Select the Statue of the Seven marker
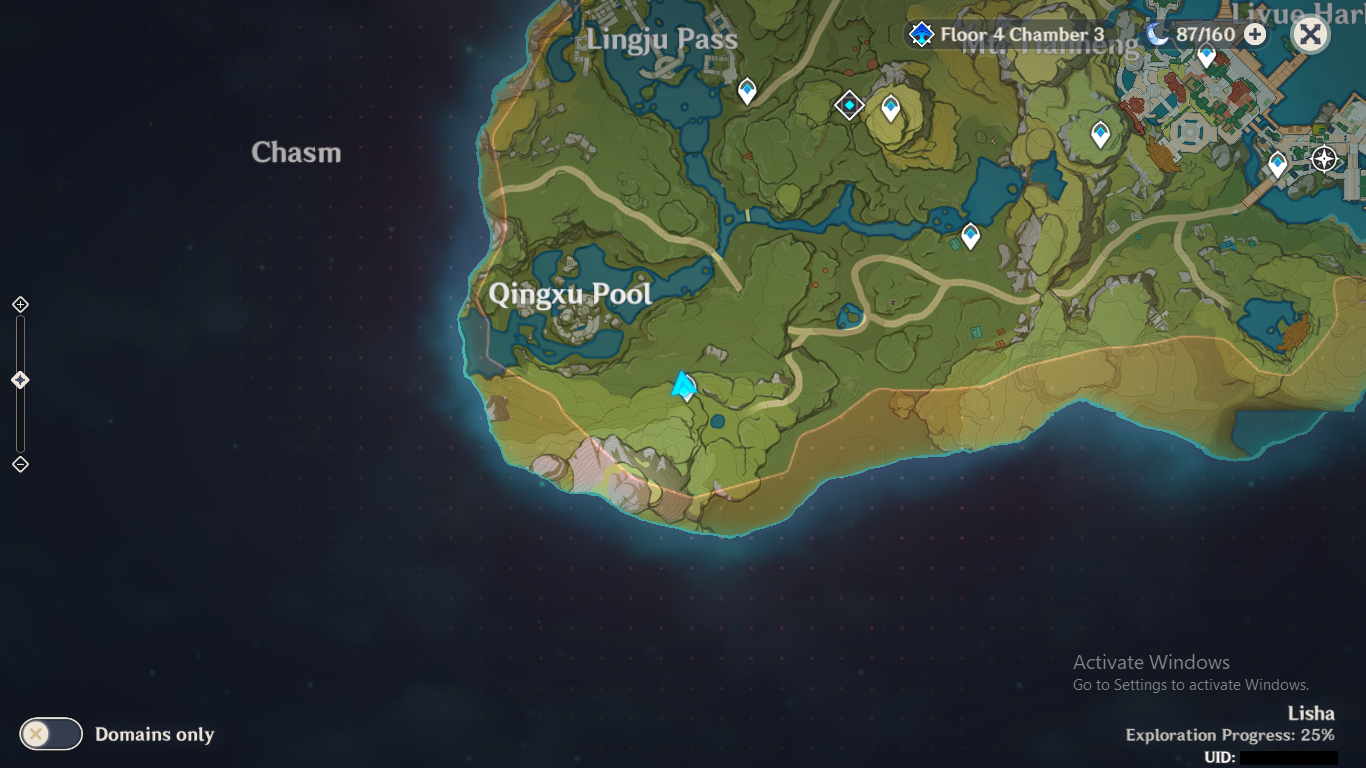The width and height of the screenshot is (1366, 768). pyautogui.click(x=1325, y=159)
